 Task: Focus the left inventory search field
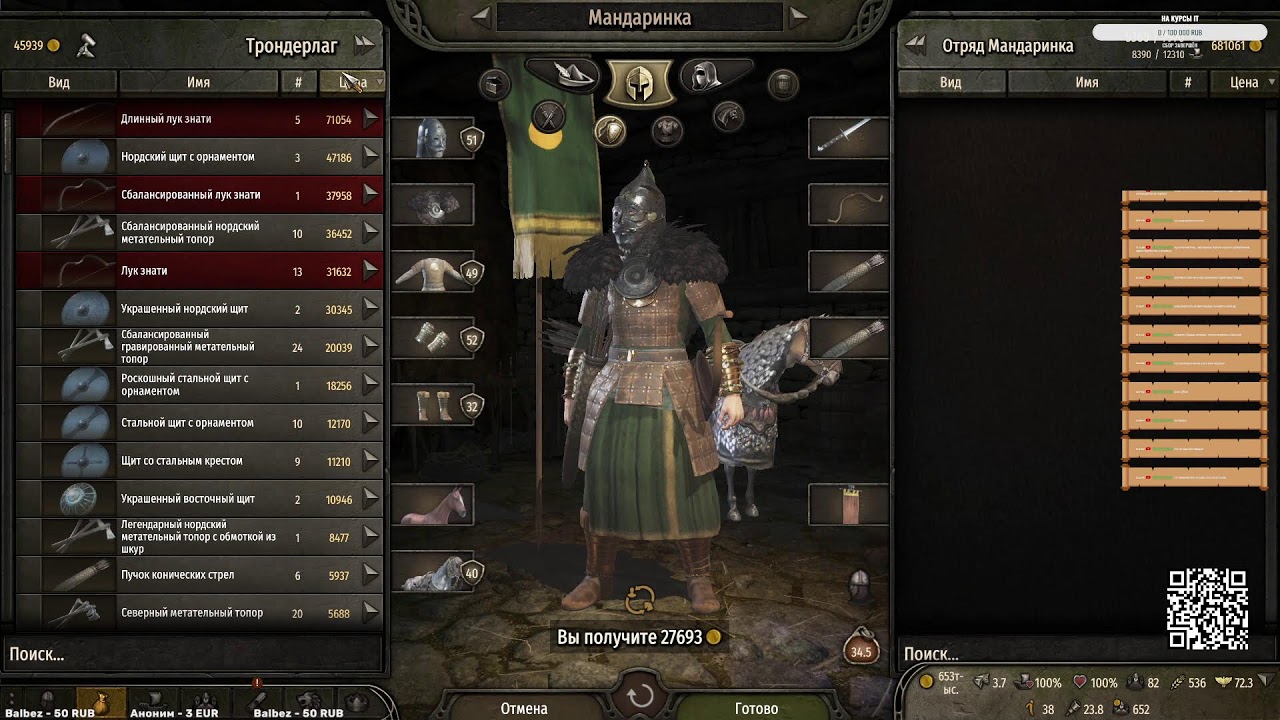[190, 655]
